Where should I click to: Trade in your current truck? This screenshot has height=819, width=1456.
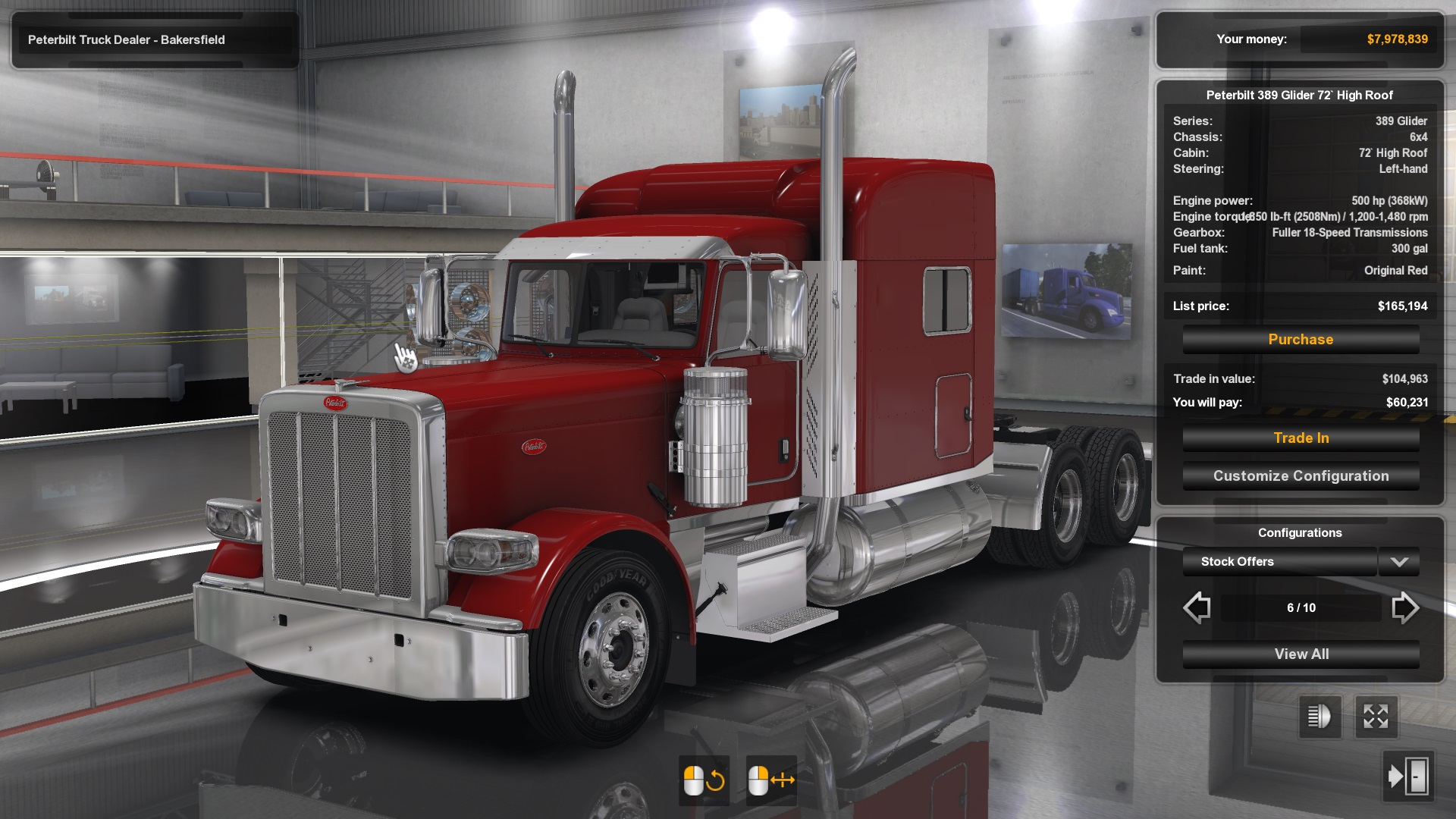pos(1301,438)
